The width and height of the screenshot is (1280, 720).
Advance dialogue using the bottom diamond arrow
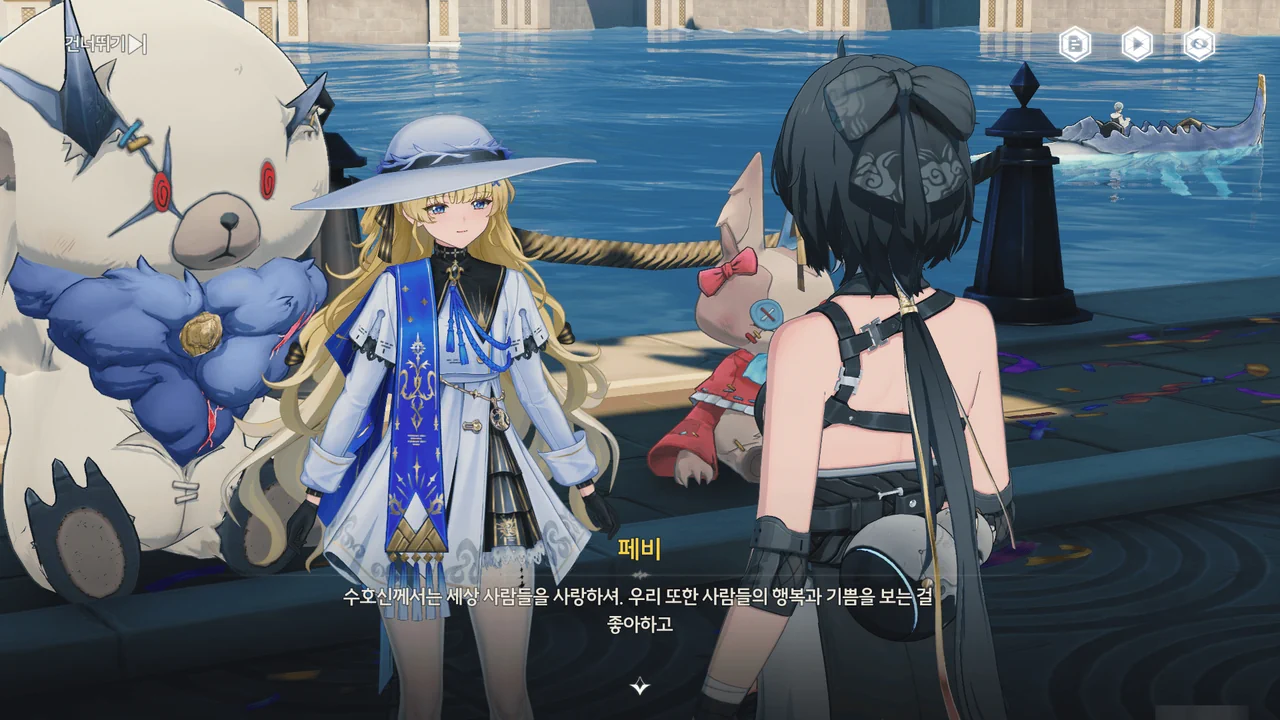(x=640, y=686)
